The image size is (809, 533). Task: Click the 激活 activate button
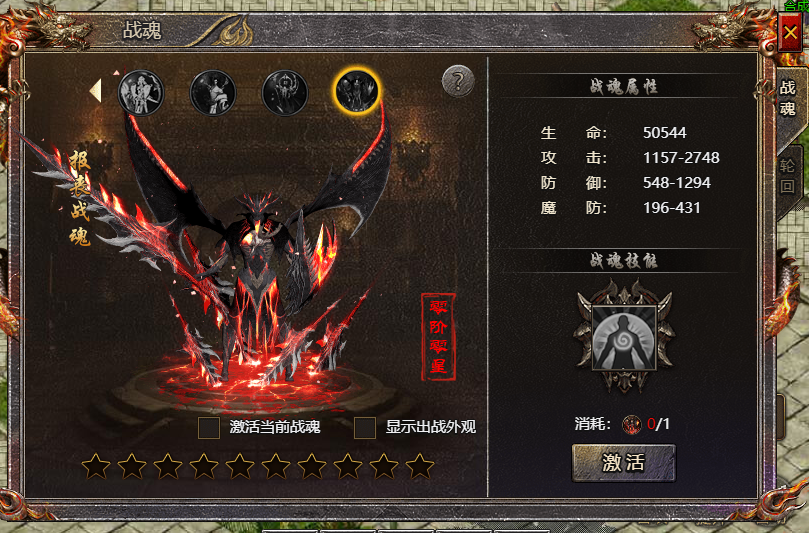click(x=624, y=464)
